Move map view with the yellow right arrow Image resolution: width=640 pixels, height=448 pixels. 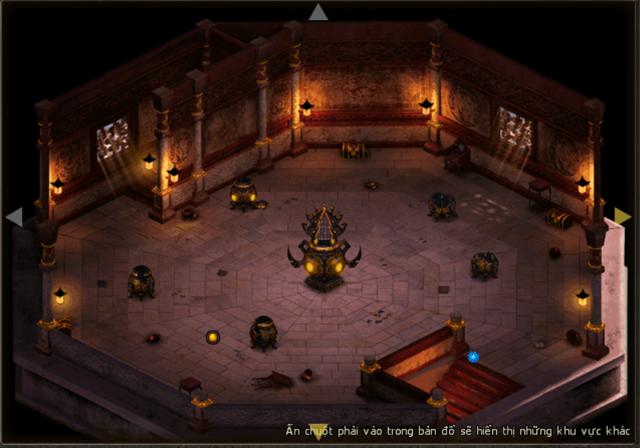click(x=622, y=216)
